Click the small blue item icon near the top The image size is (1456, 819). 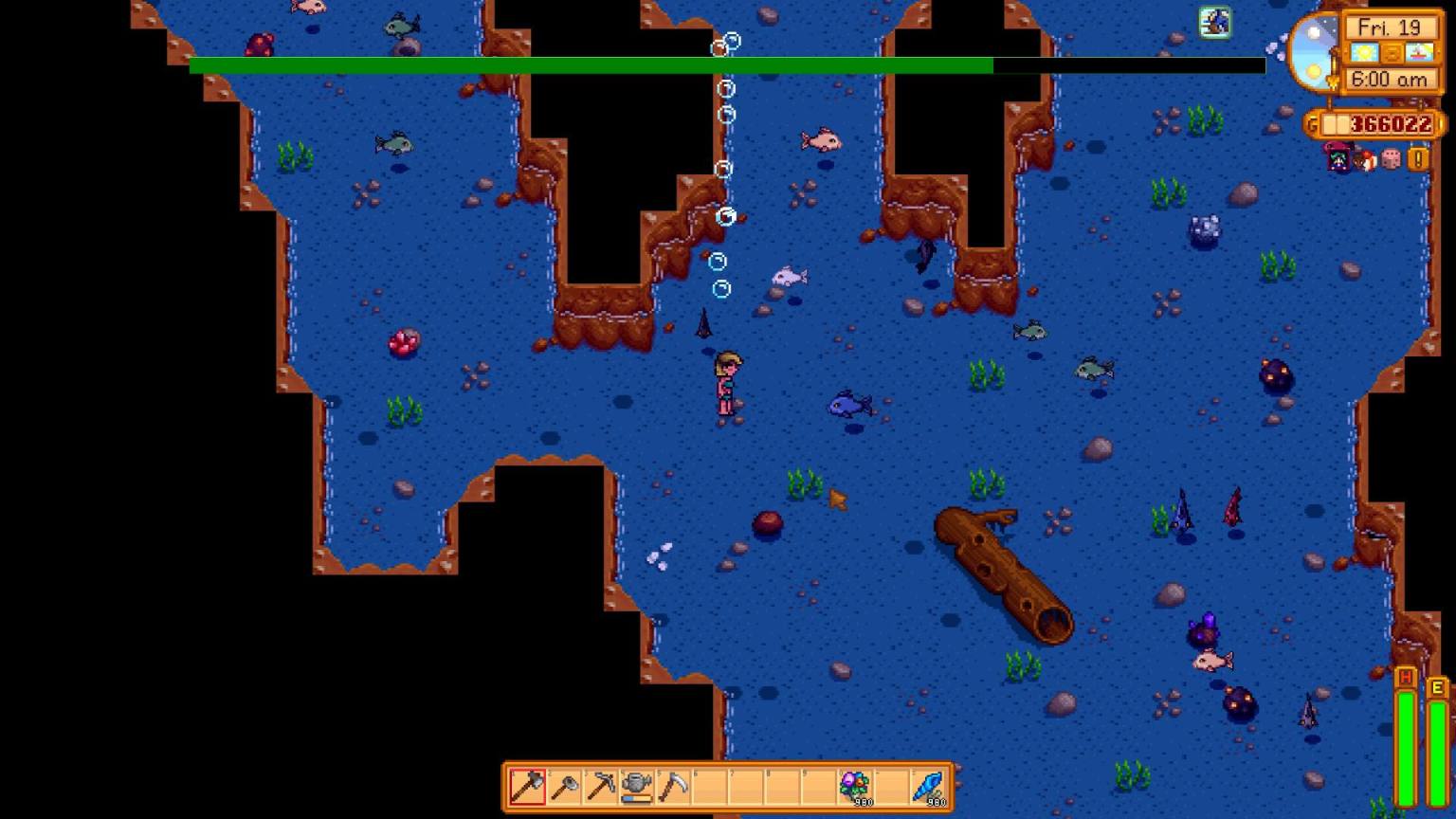pos(1213,21)
